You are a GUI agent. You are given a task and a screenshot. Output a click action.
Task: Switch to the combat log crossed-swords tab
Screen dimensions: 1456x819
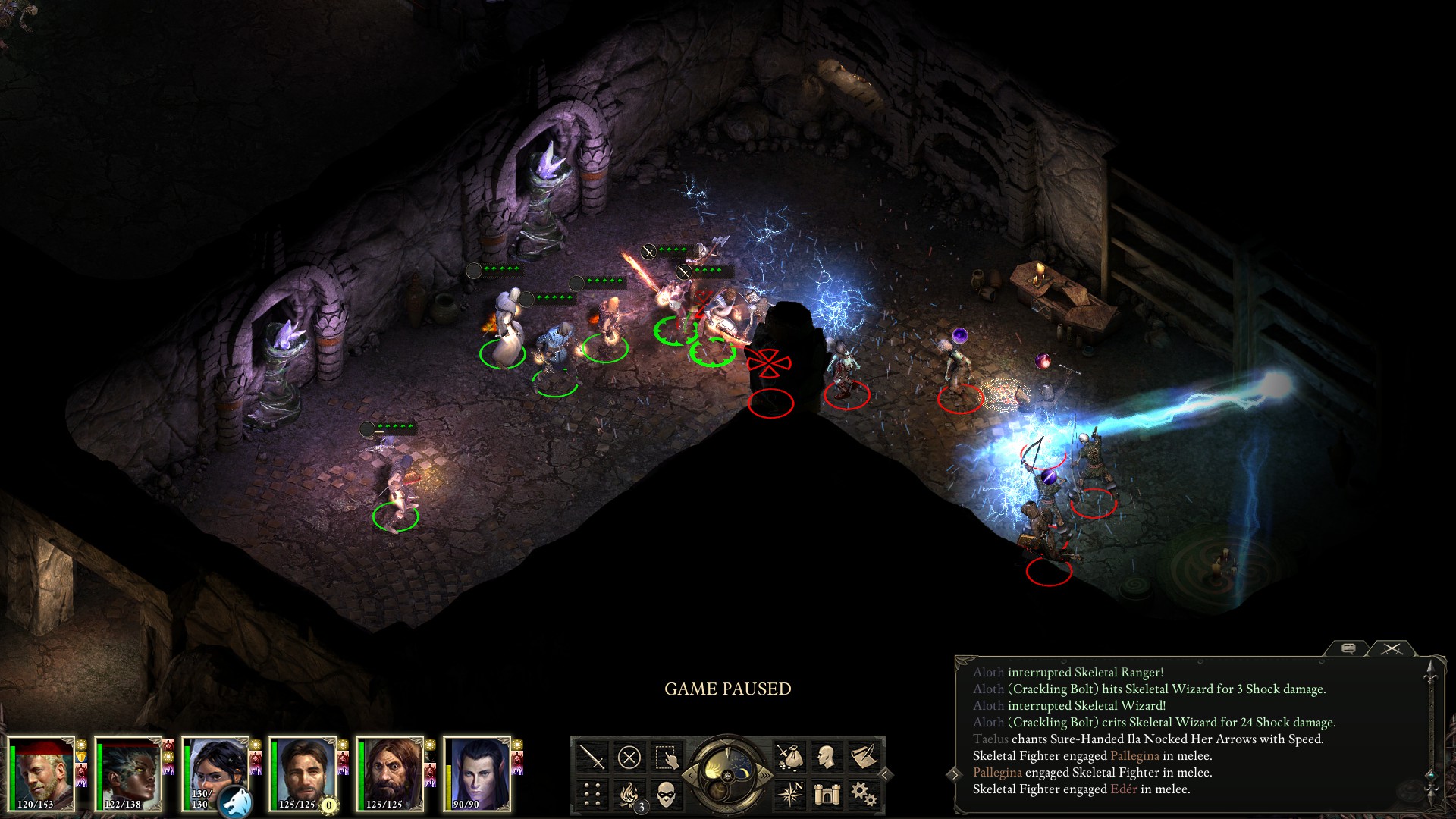tap(1391, 649)
